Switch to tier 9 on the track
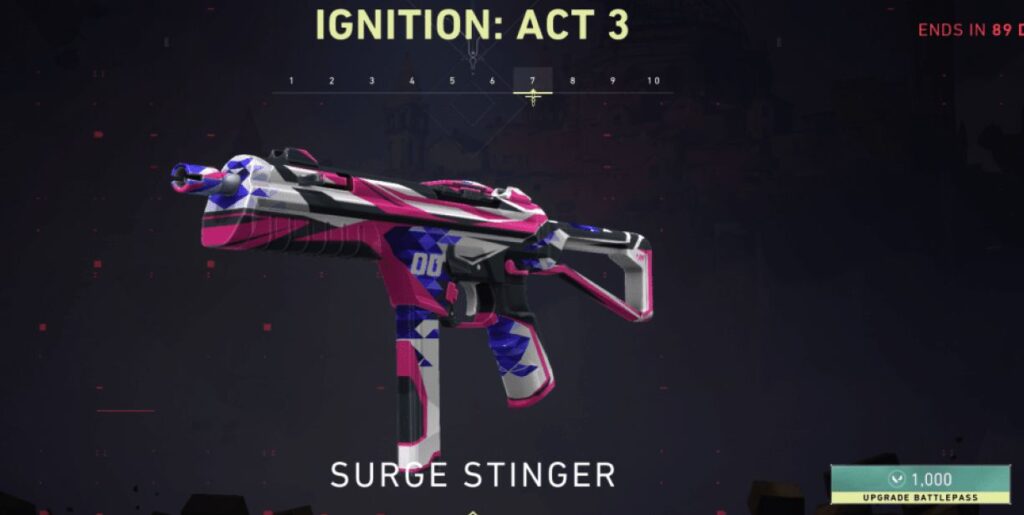Viewport: 1024px width, 515px height. click(x=613, y=81)
